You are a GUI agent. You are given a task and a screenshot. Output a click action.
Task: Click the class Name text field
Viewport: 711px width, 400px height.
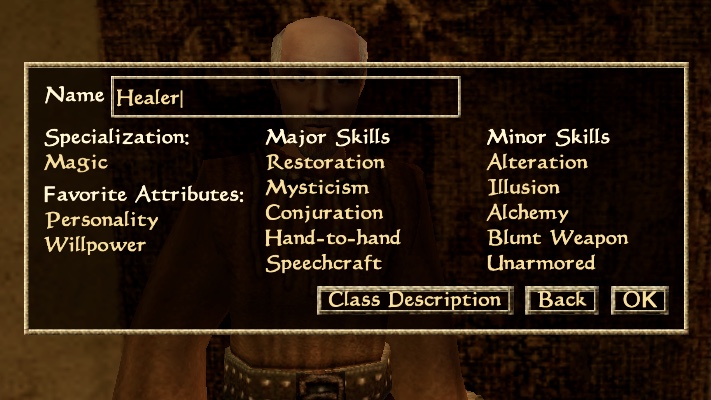285,97
